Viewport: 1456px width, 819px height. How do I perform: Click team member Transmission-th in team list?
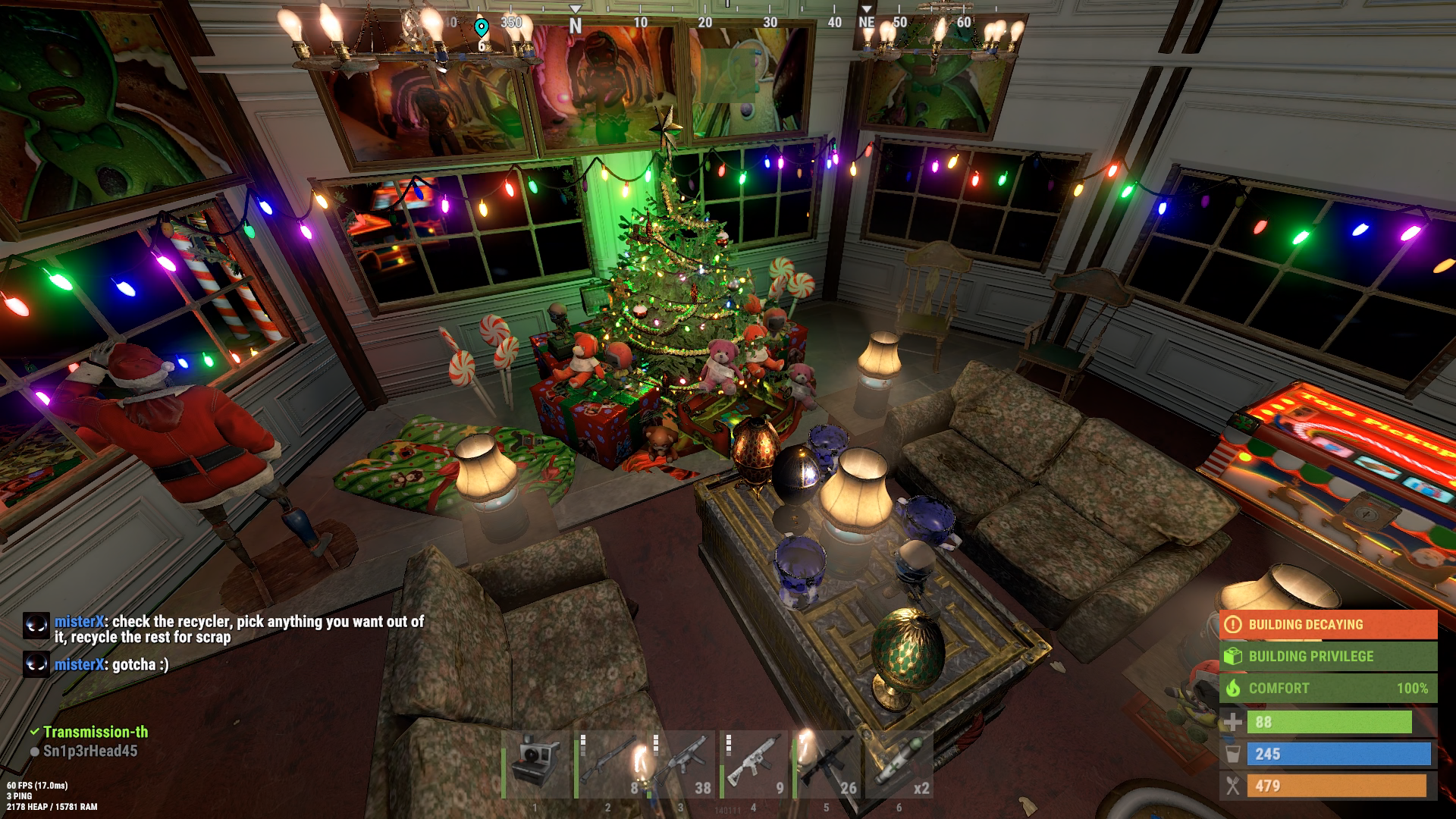95,732
